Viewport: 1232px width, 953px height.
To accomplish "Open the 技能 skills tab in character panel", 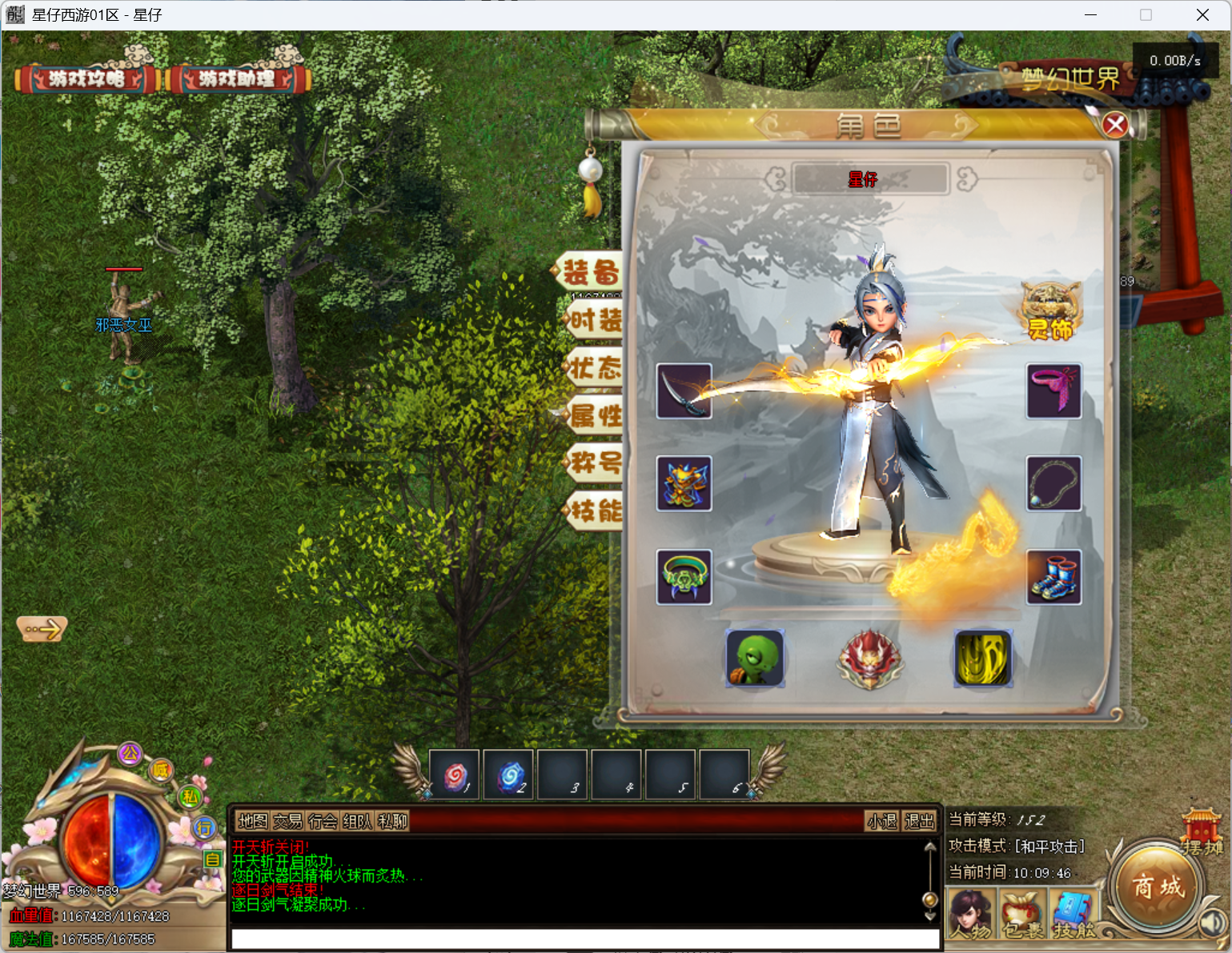I will pos(594,511).
